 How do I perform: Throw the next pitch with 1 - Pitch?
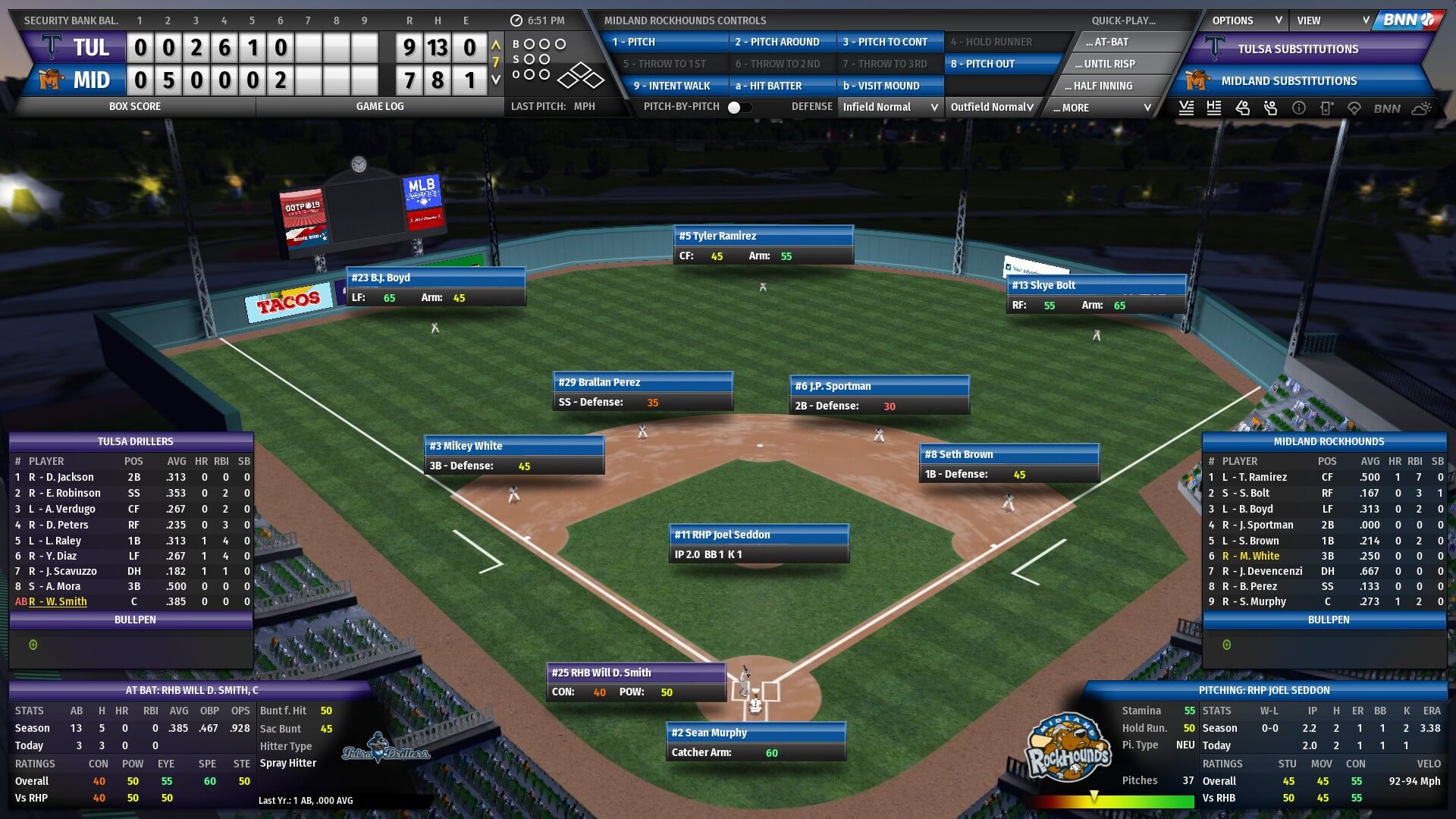[x=666, y=42]
